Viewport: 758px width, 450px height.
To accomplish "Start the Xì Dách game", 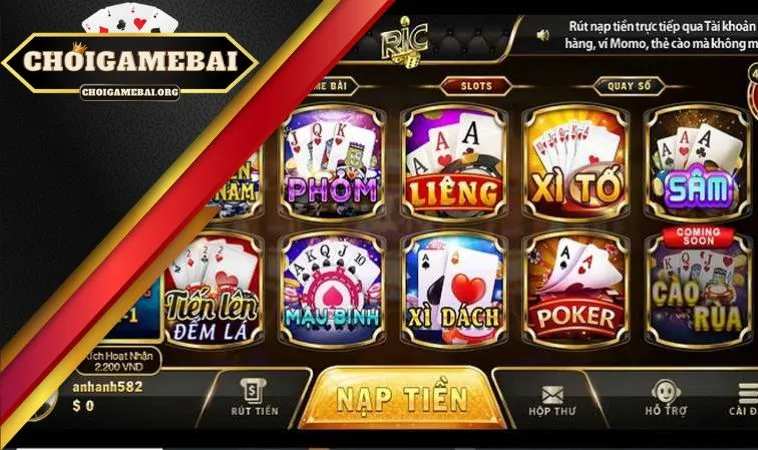I will [x=453, y=289].
